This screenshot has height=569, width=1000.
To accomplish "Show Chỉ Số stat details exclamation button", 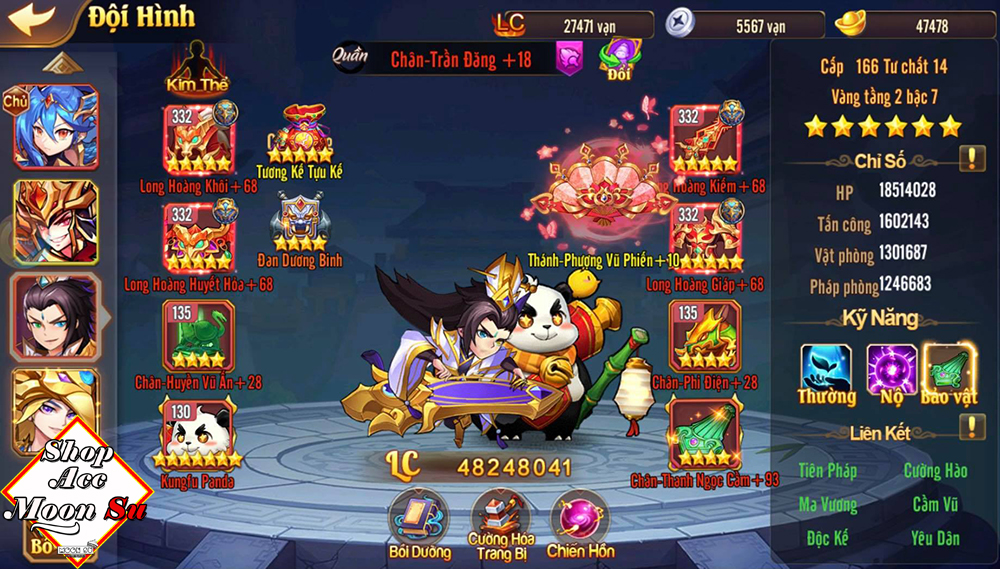I will [x=972, y=159].
